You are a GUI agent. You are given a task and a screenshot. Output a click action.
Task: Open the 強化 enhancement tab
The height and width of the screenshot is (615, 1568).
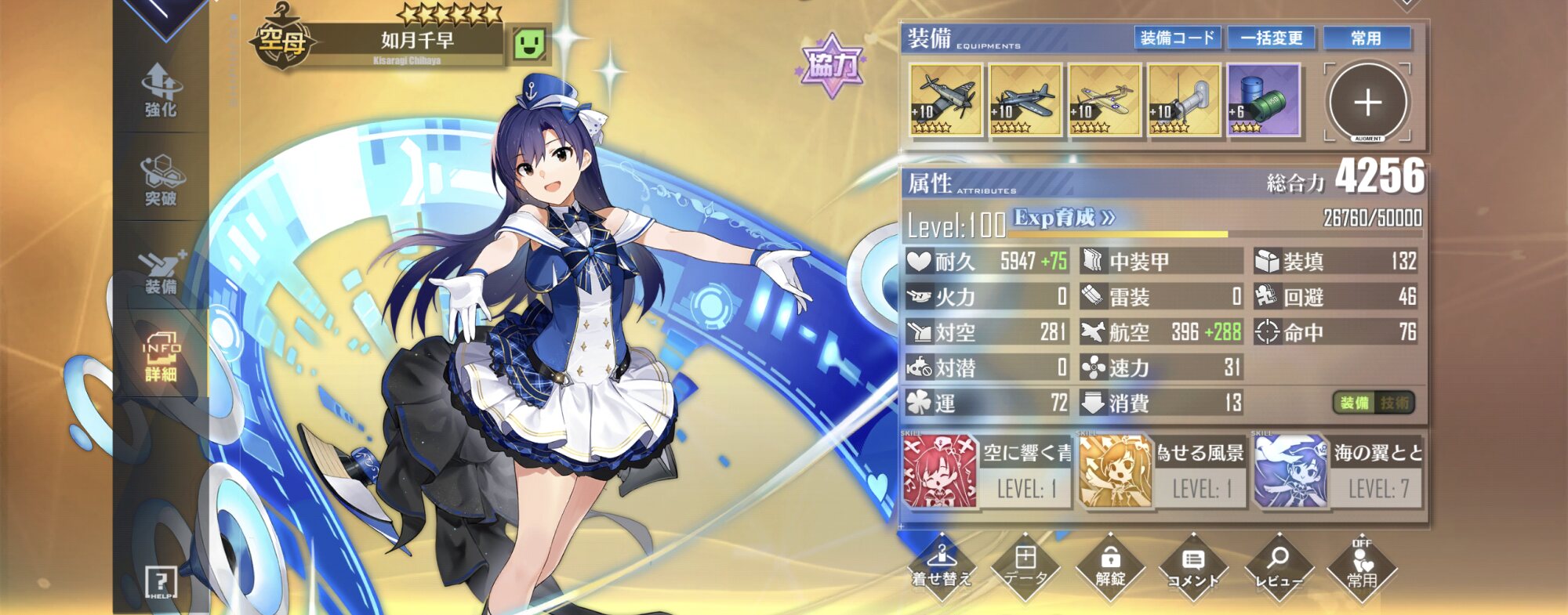tap(161, 90)
